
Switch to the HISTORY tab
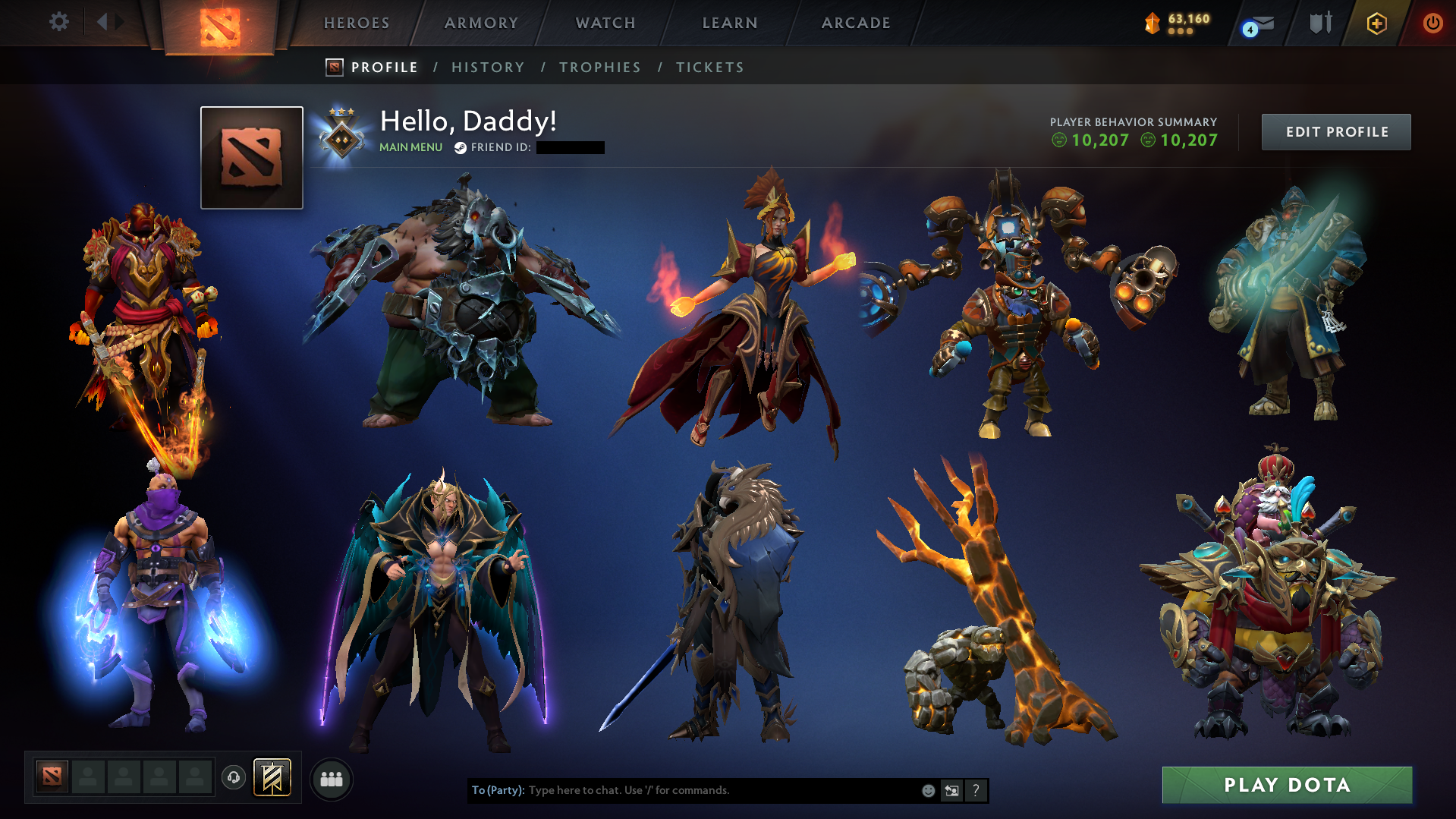[488, 67]
